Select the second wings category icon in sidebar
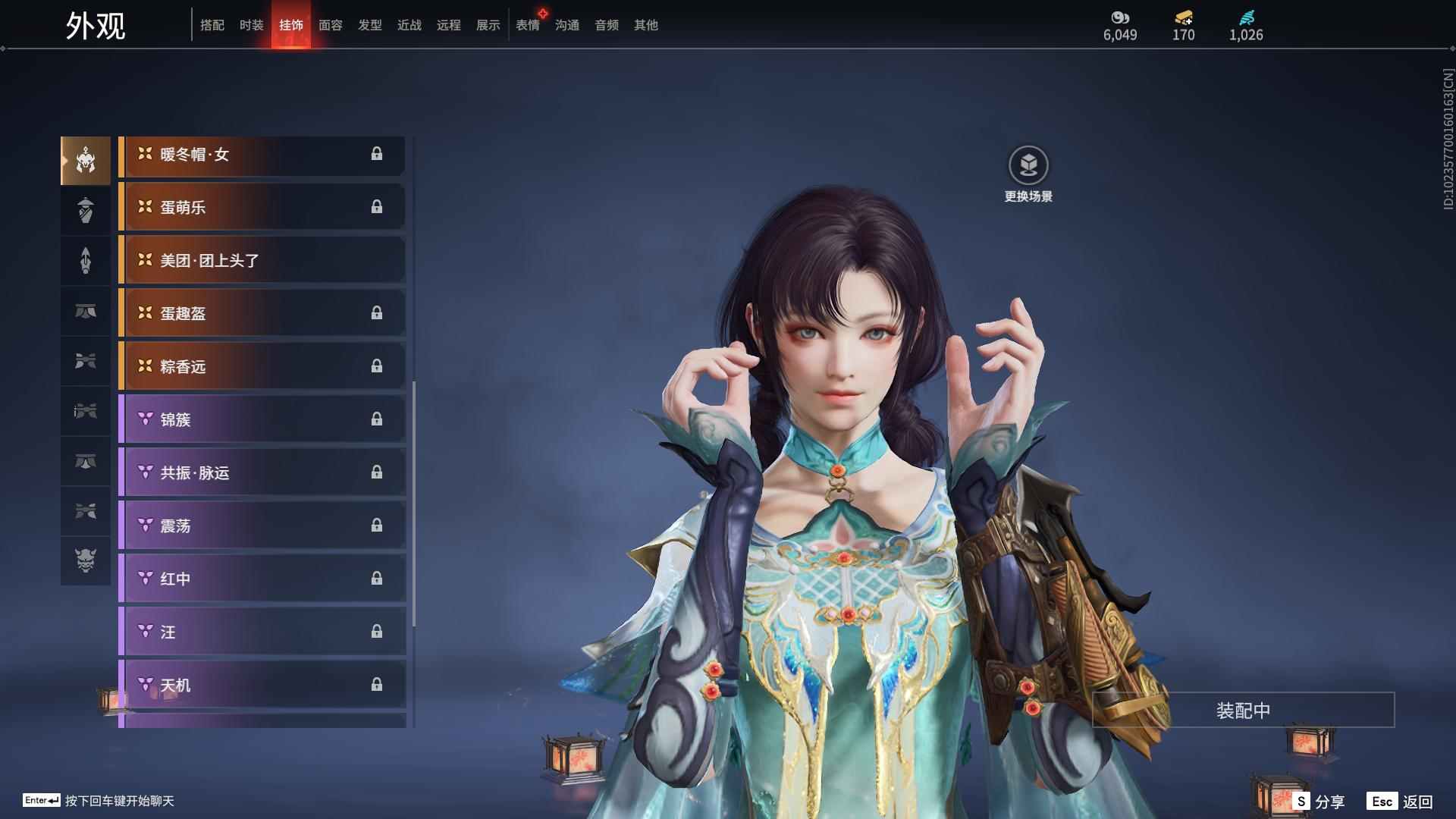The image size is (1456, 819). tap(86, 512)
